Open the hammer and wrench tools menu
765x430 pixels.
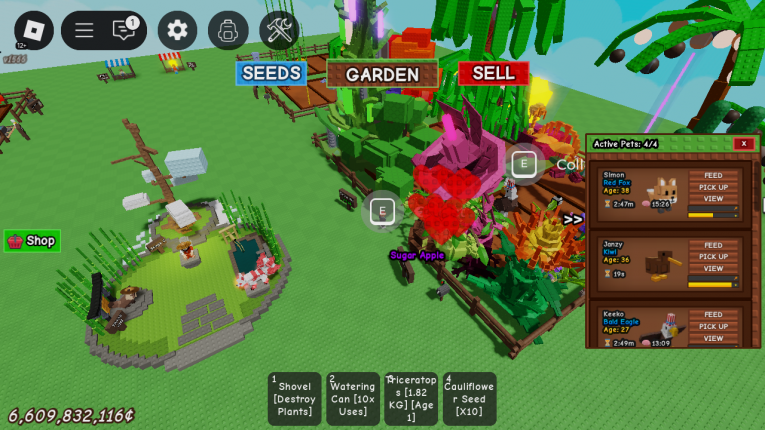click(x=279, y=30)
